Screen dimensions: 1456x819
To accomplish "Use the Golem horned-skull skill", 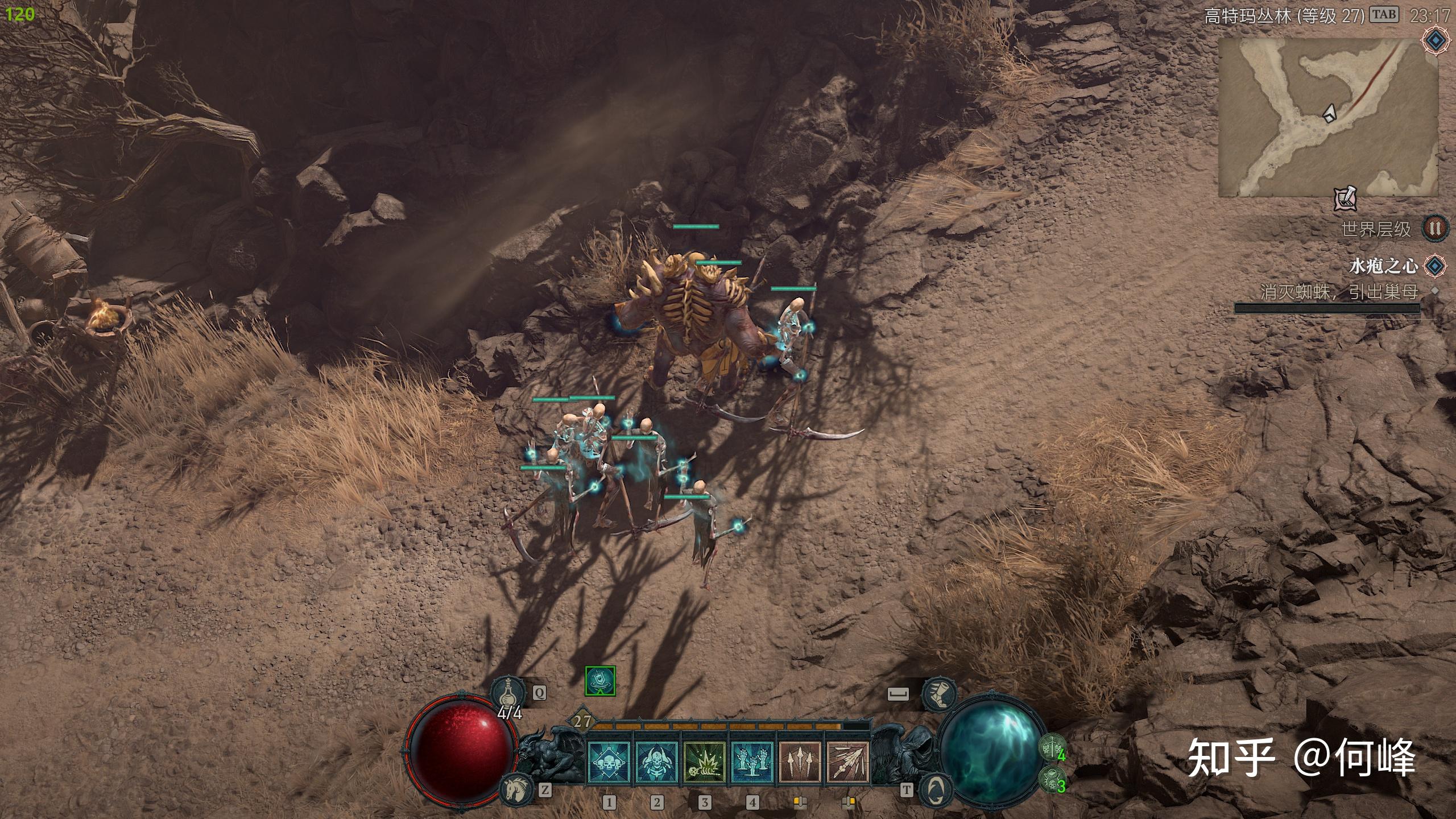I will [657, 762].
